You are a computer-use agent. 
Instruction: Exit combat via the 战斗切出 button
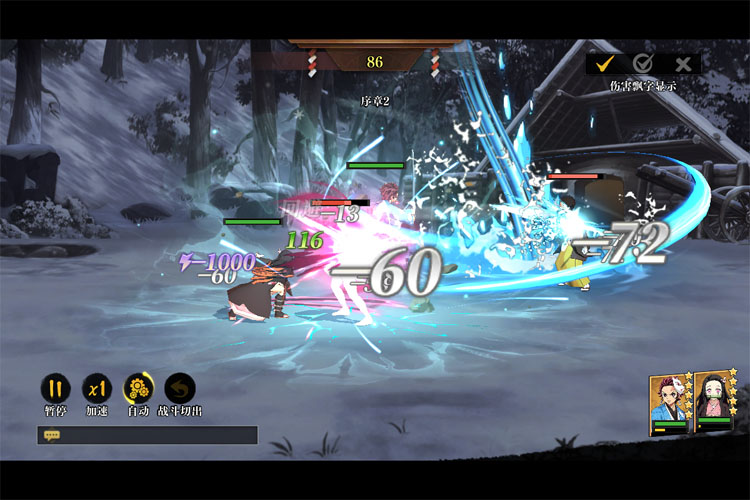(180, 388)
